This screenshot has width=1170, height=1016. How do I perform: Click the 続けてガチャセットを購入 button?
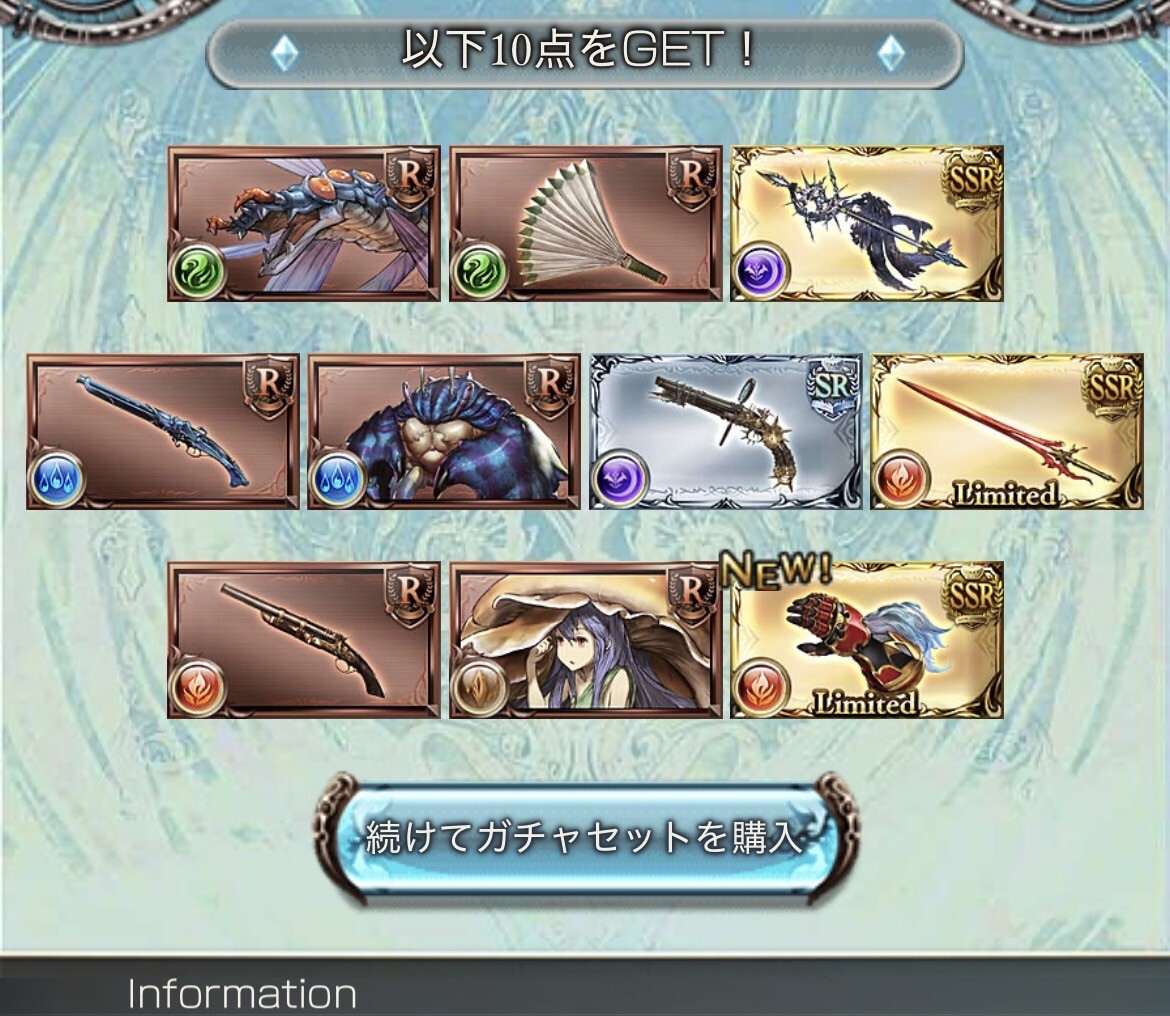coord(585,837)
